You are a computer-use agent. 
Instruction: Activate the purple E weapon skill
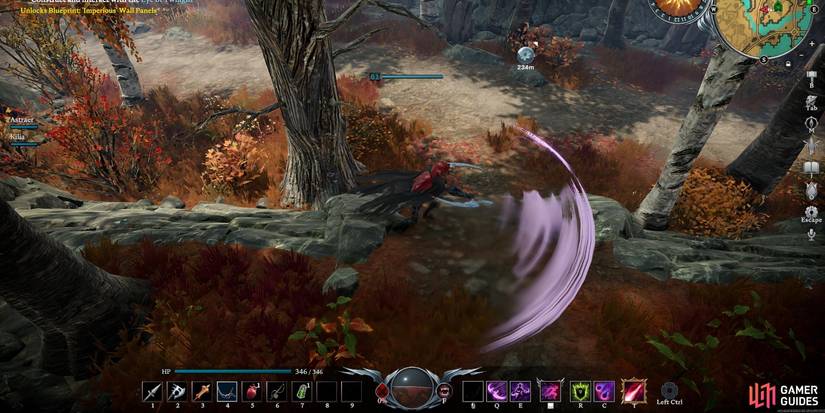[x=521, y=391]
